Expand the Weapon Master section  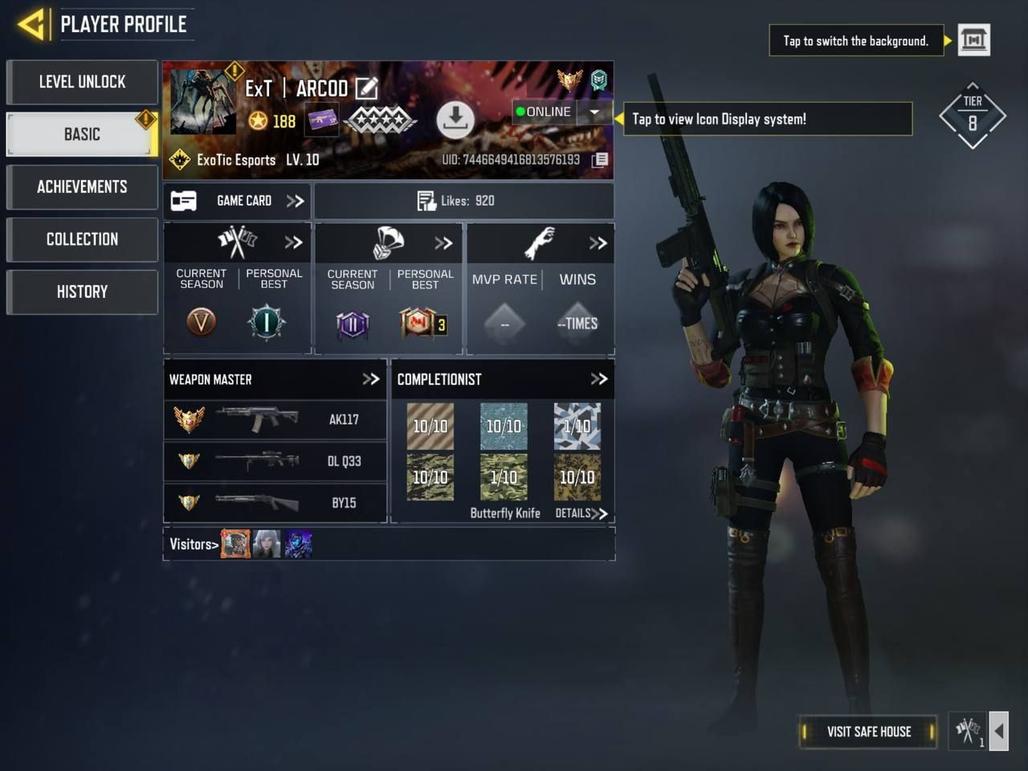pos(371,380)
